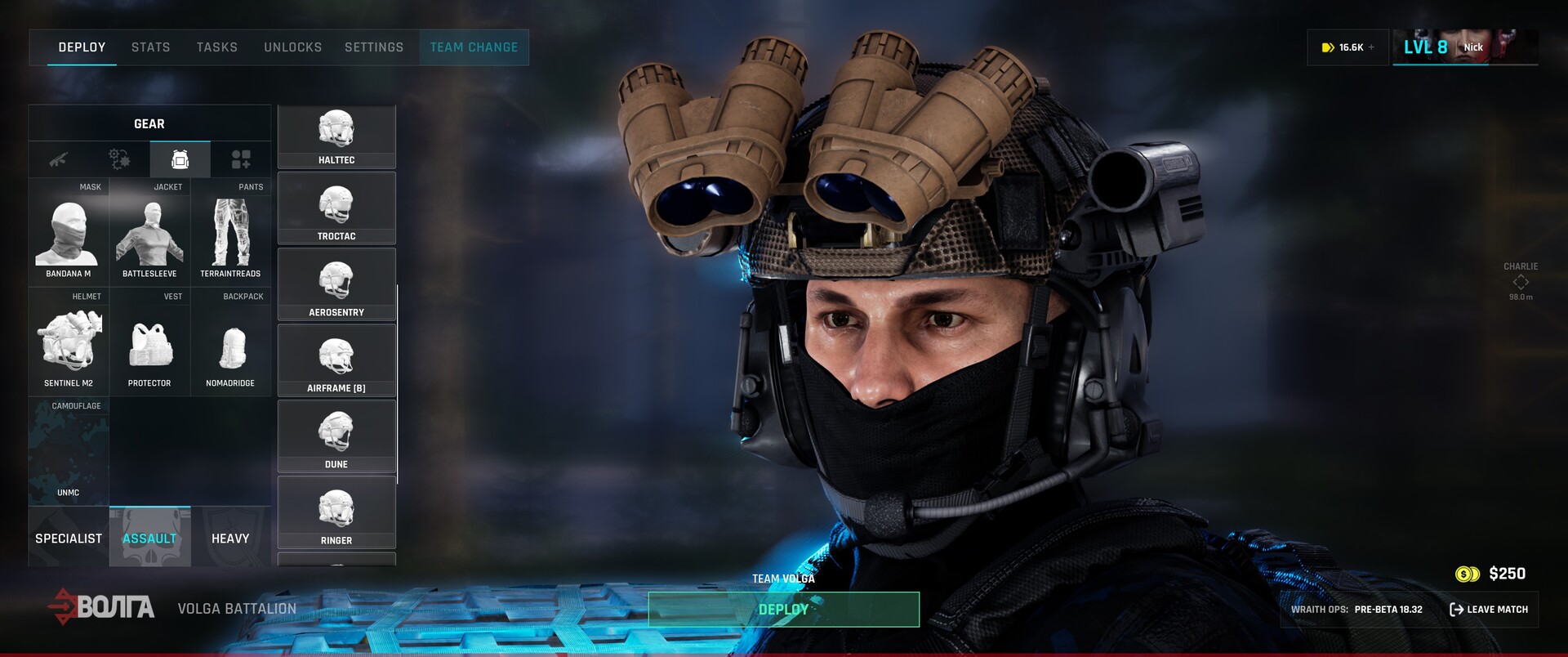Viewport: 1568px width, 657px height.
Task: Open the Unlocks tab
Action: tap(292, 47)
